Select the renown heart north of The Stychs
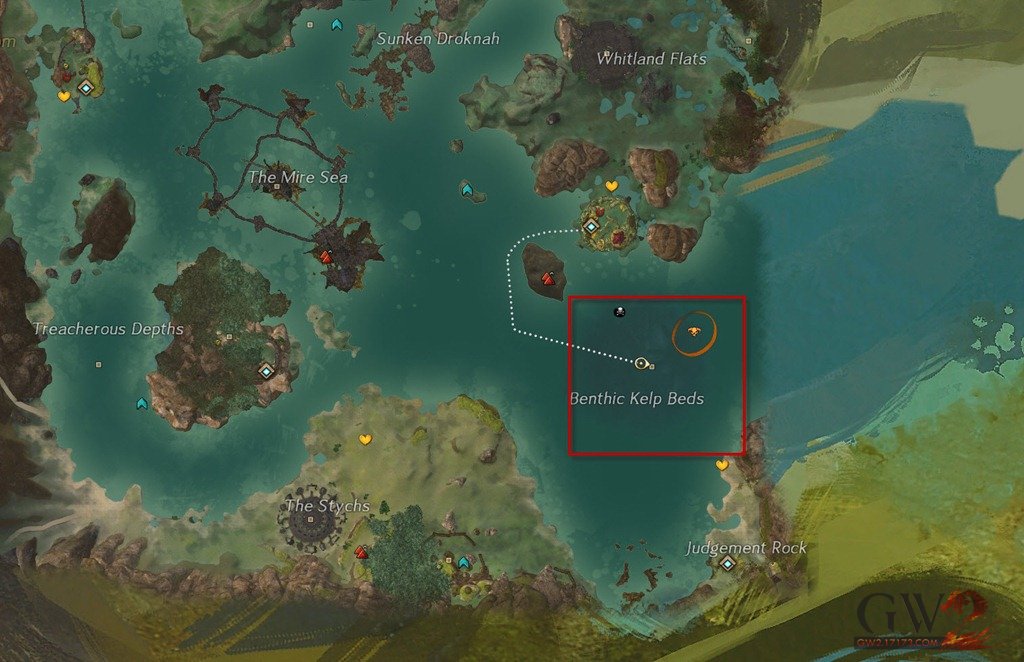Viewport: 1024px width, 662px height. point(366,439)
